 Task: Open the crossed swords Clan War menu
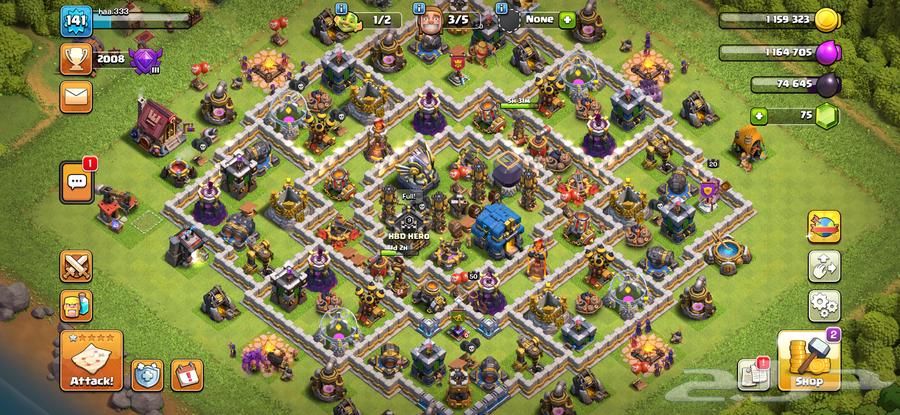[76, 265]
